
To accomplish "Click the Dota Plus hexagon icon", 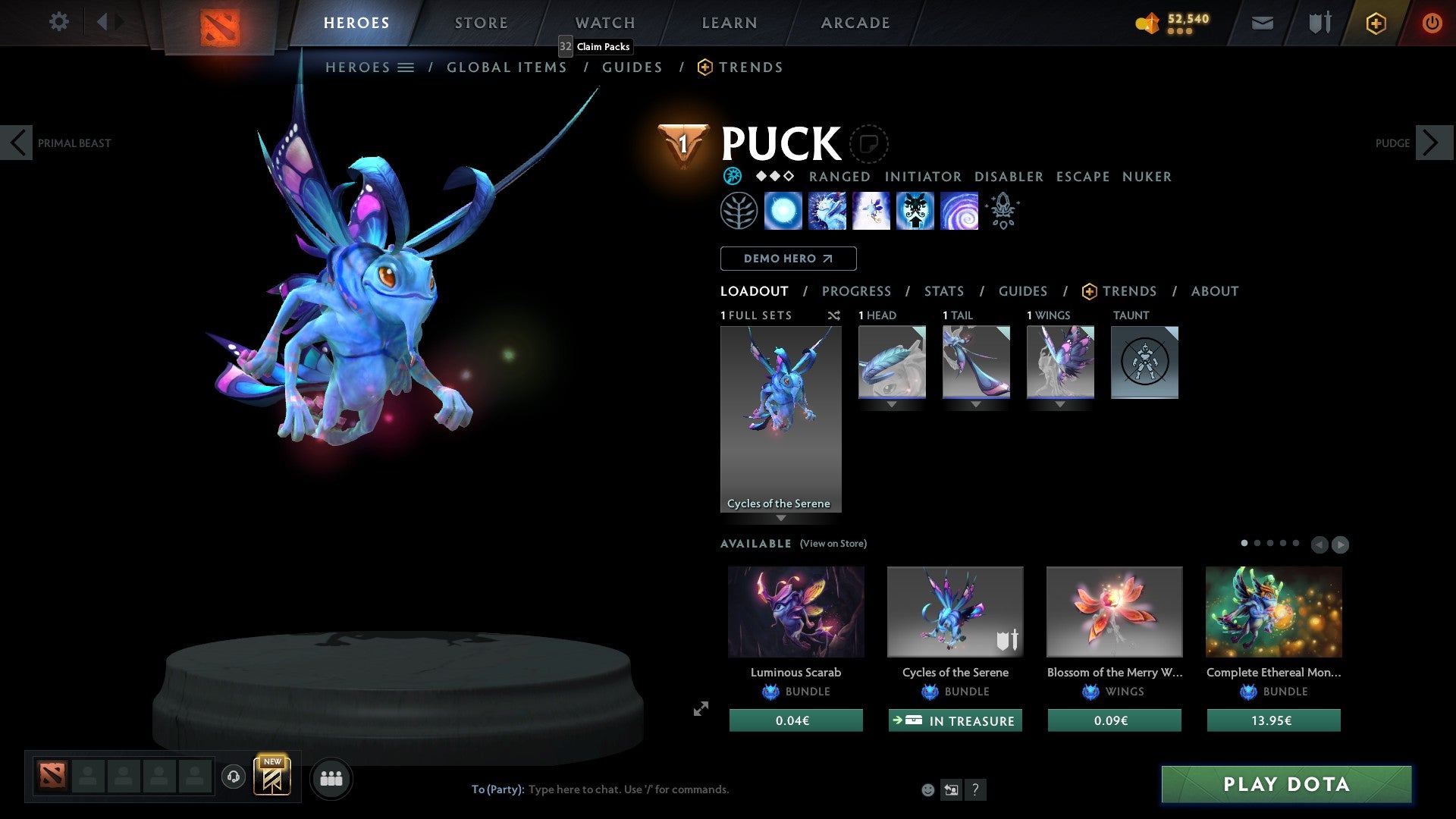I will pos(1375,23).
